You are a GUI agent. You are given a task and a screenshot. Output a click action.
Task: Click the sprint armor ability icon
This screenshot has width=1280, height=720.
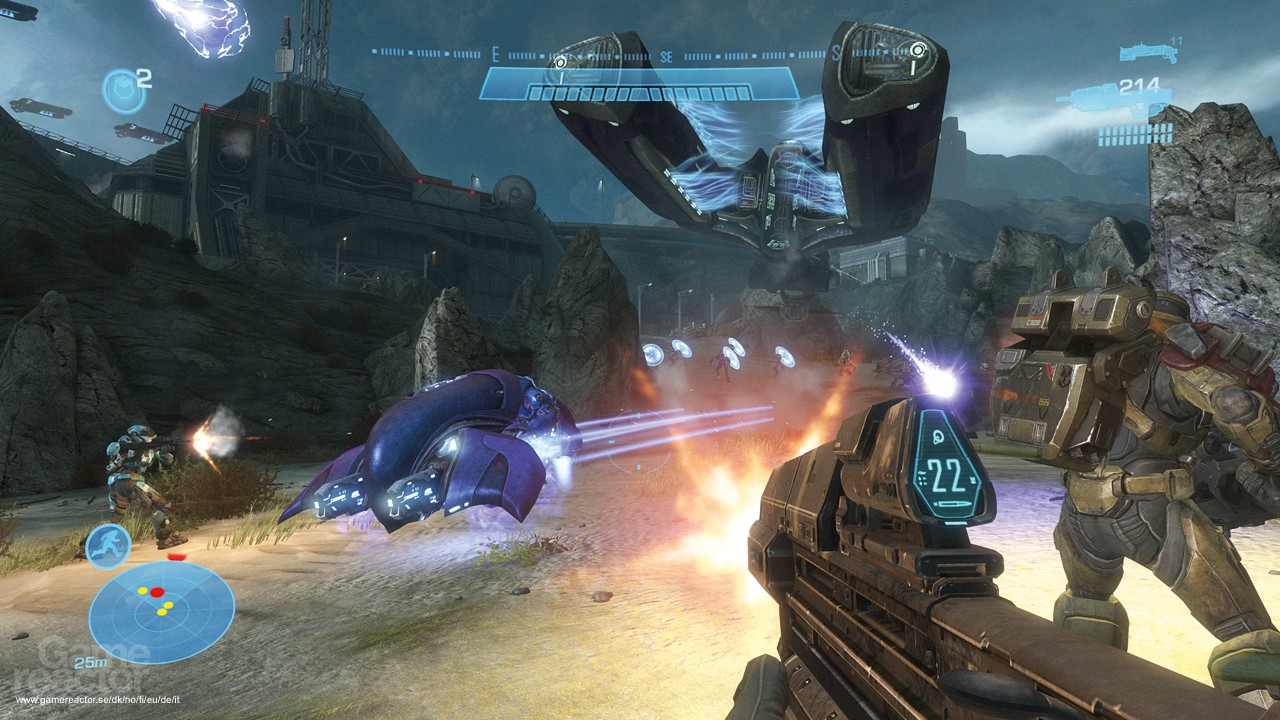tap(106, 549)
